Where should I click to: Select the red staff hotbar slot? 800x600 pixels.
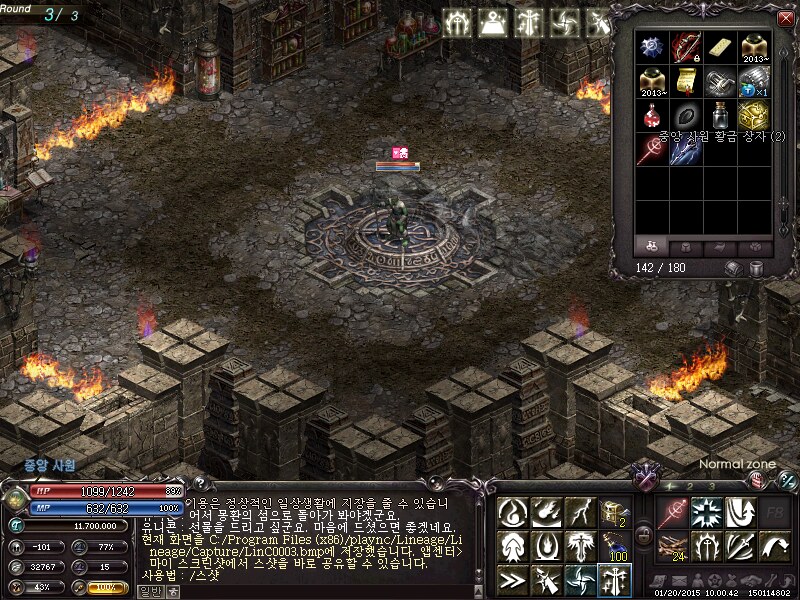pos(672,512)
